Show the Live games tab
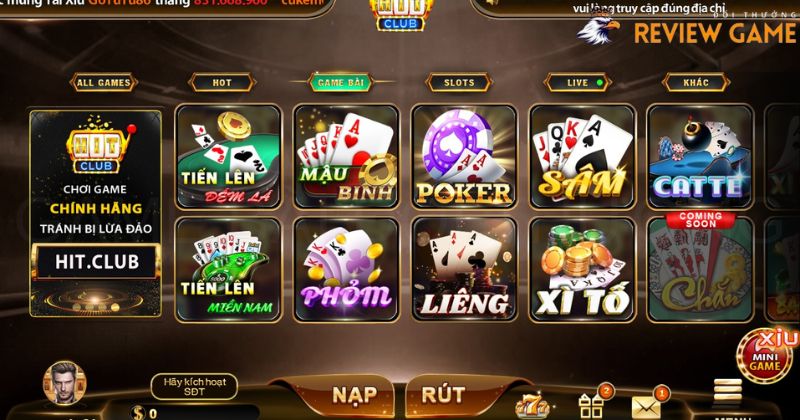 577,83
